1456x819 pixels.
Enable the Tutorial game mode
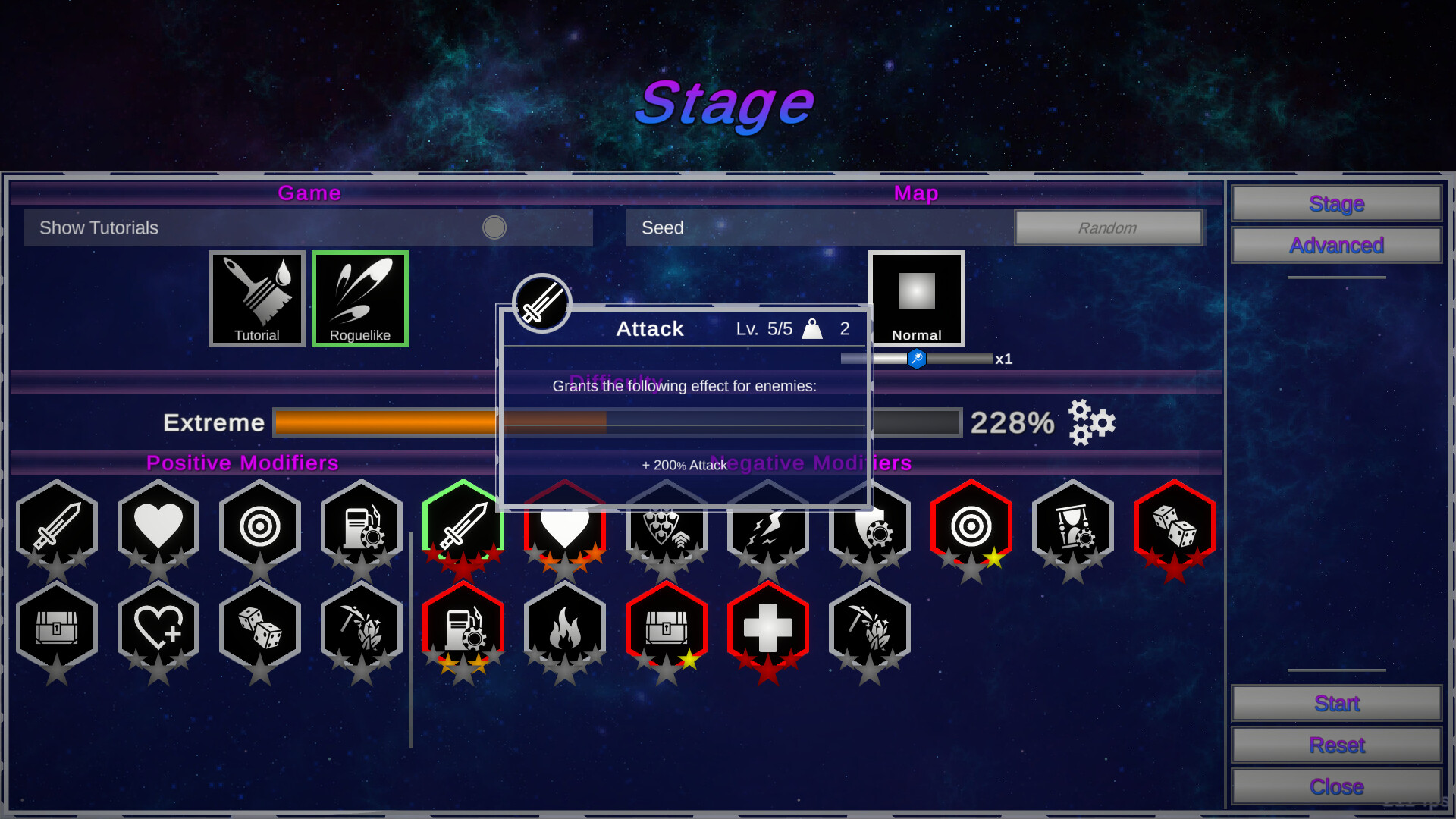tap(256, 299)
